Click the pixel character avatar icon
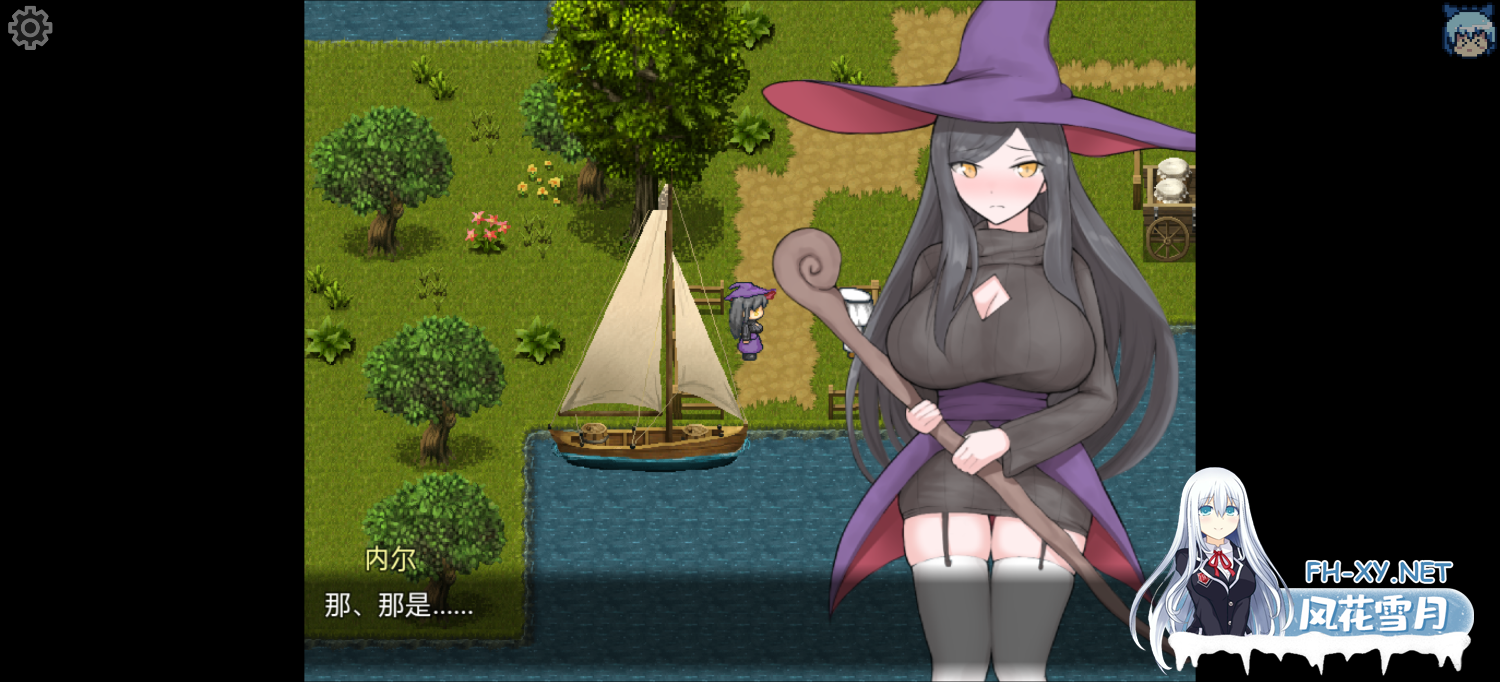The image size is (1500, 682). [x=1468, y=30]
